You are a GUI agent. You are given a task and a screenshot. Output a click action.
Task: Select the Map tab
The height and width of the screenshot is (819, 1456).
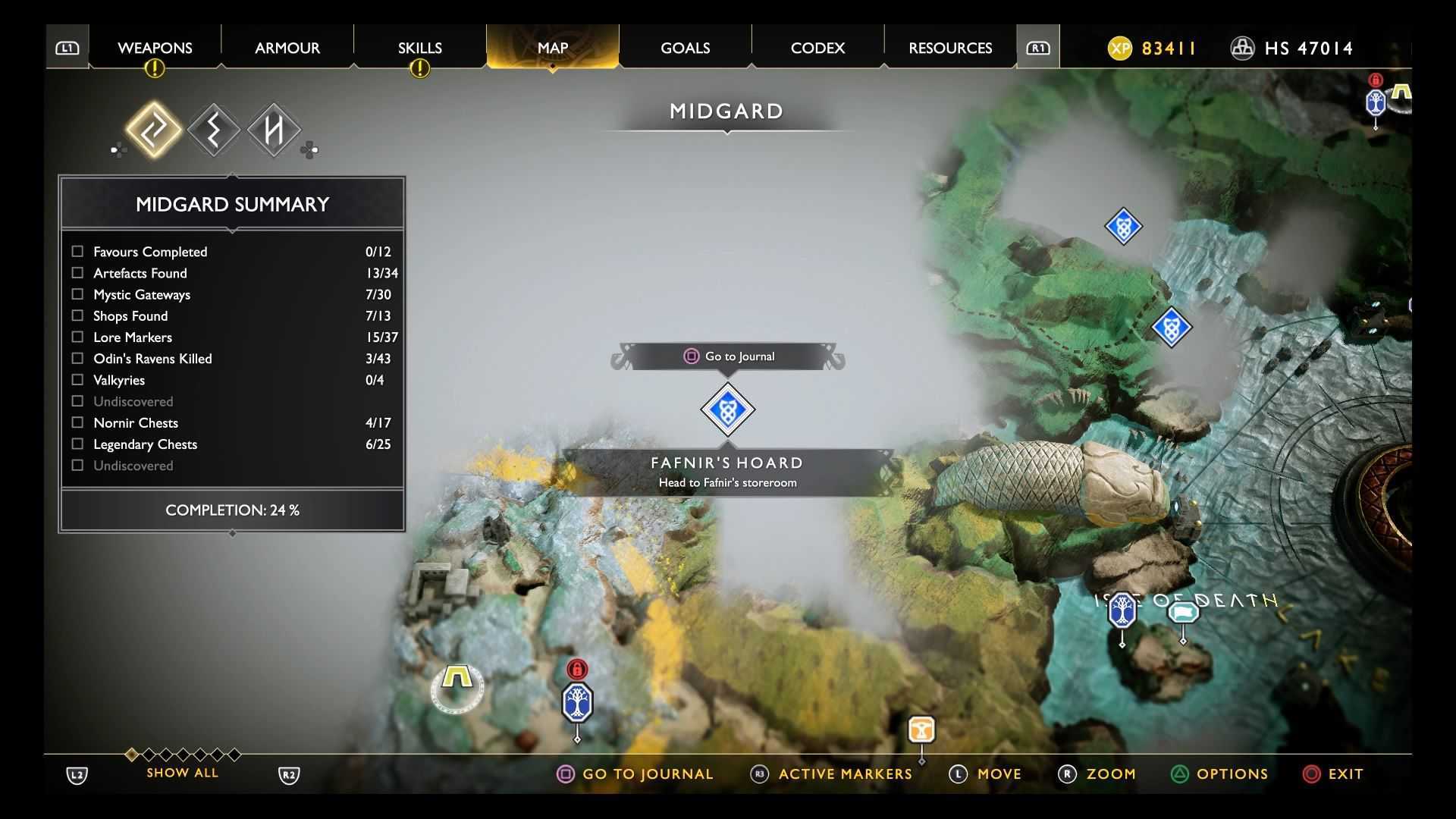point(552,48)
